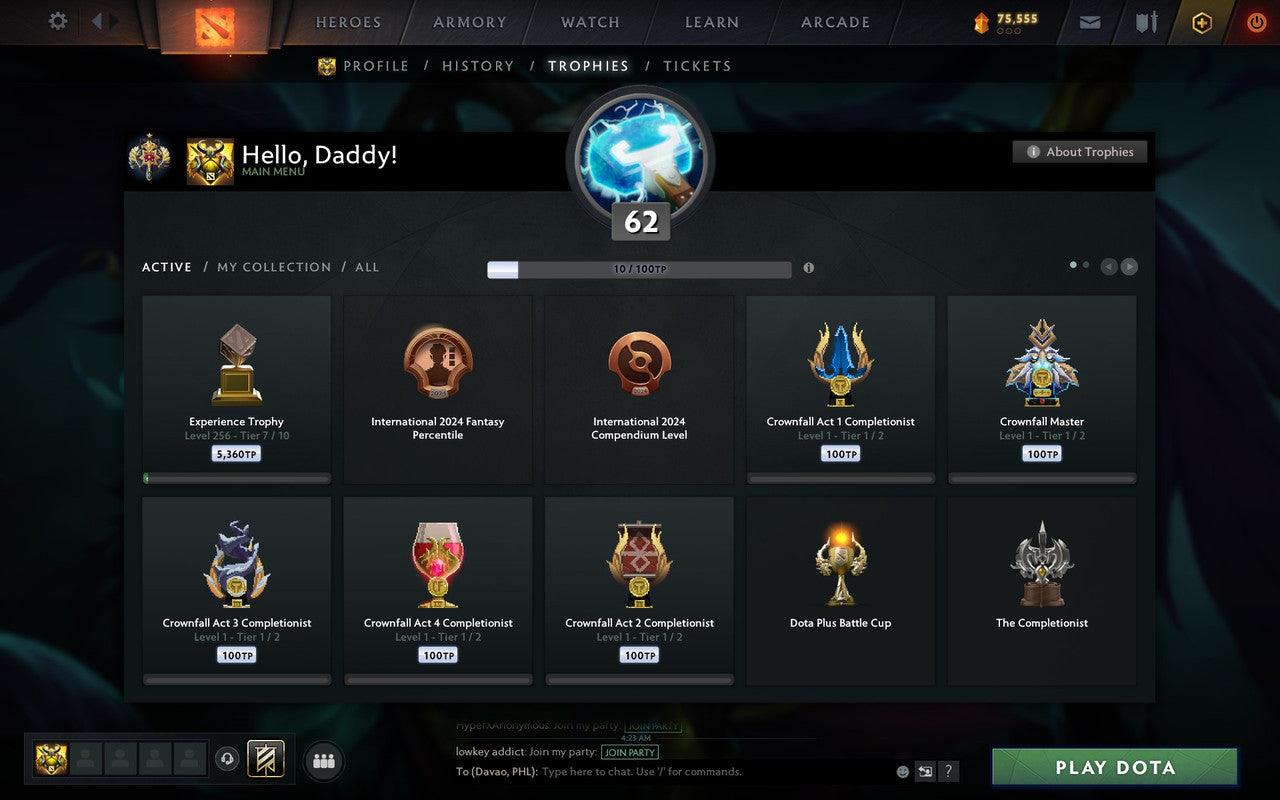Open the mail inbox icon

pos(1089,22)
